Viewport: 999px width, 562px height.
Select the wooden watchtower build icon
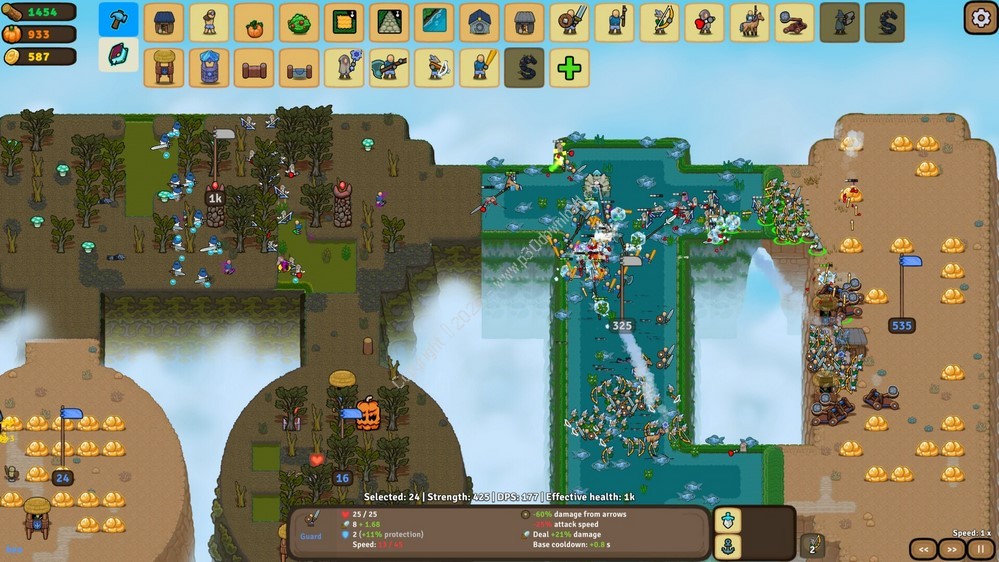(x=164, y=68)
